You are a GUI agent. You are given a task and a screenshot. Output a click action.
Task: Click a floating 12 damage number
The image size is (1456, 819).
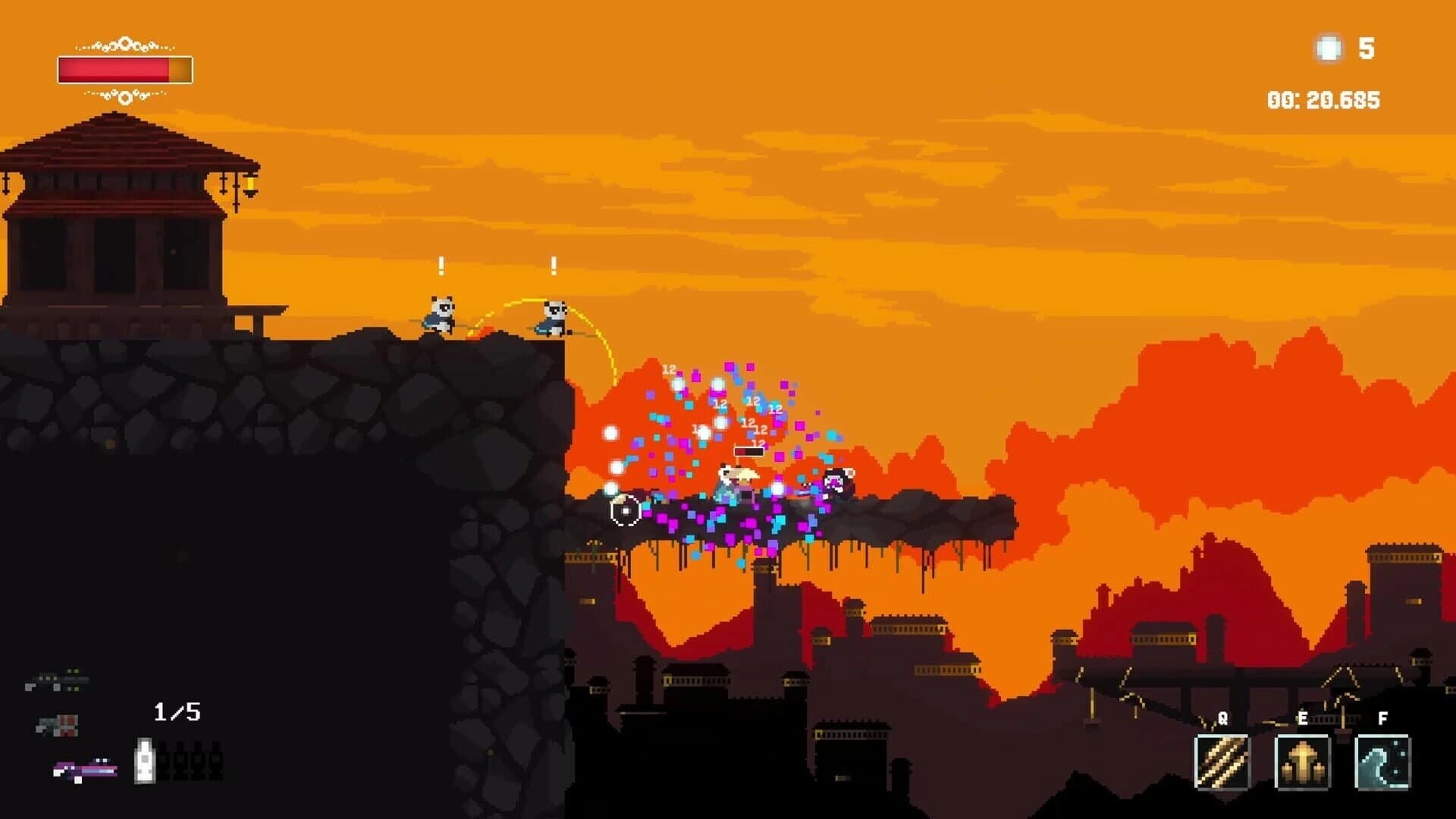tap(669, 369)
